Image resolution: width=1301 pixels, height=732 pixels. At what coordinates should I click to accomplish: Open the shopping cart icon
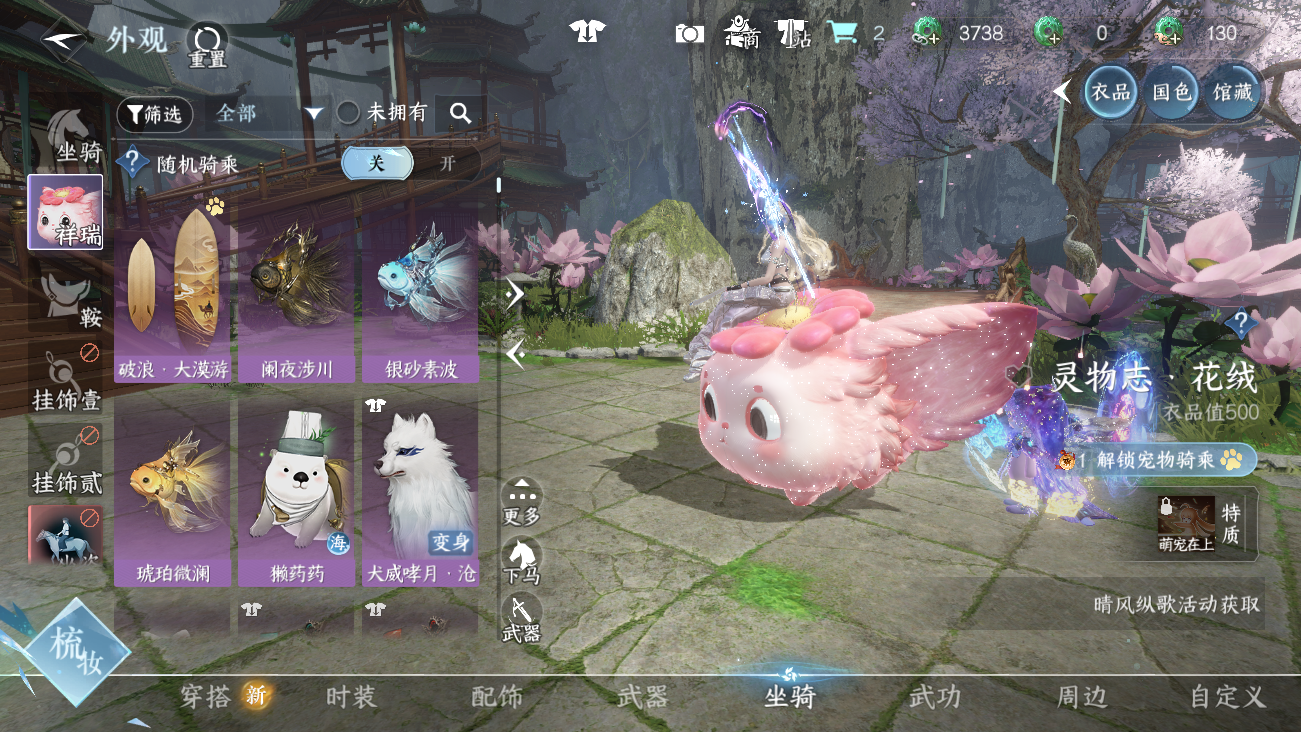click(842, 33)
